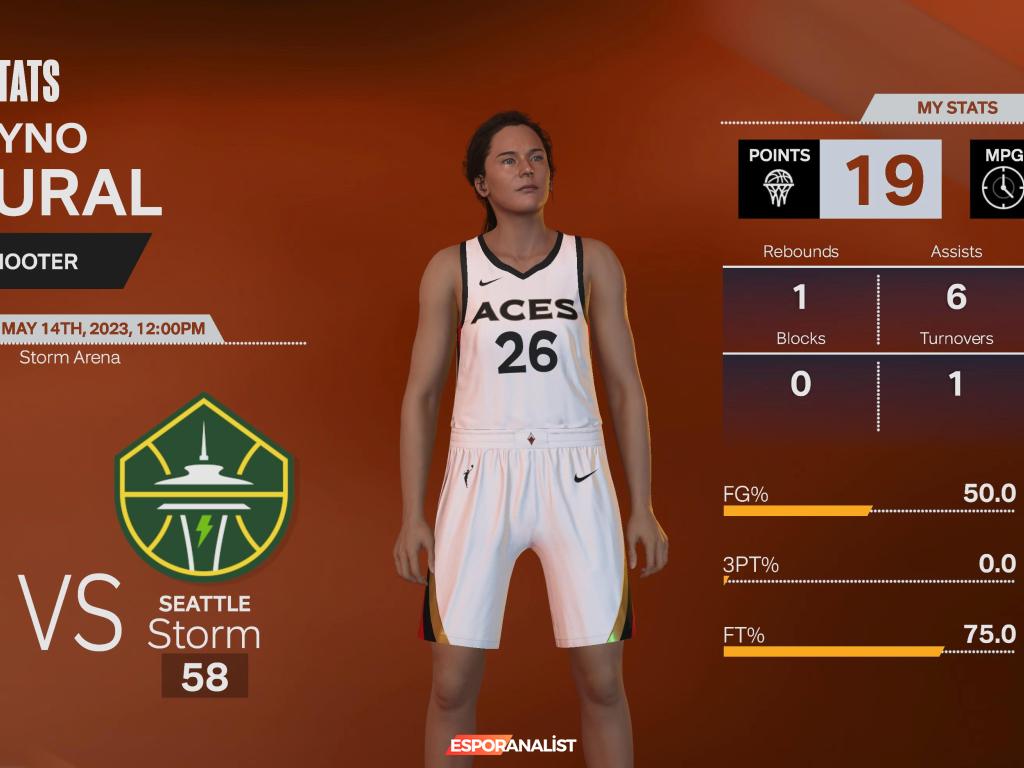
Task: Click the Seattle Storm team logo
Action: tap(203, 487)
